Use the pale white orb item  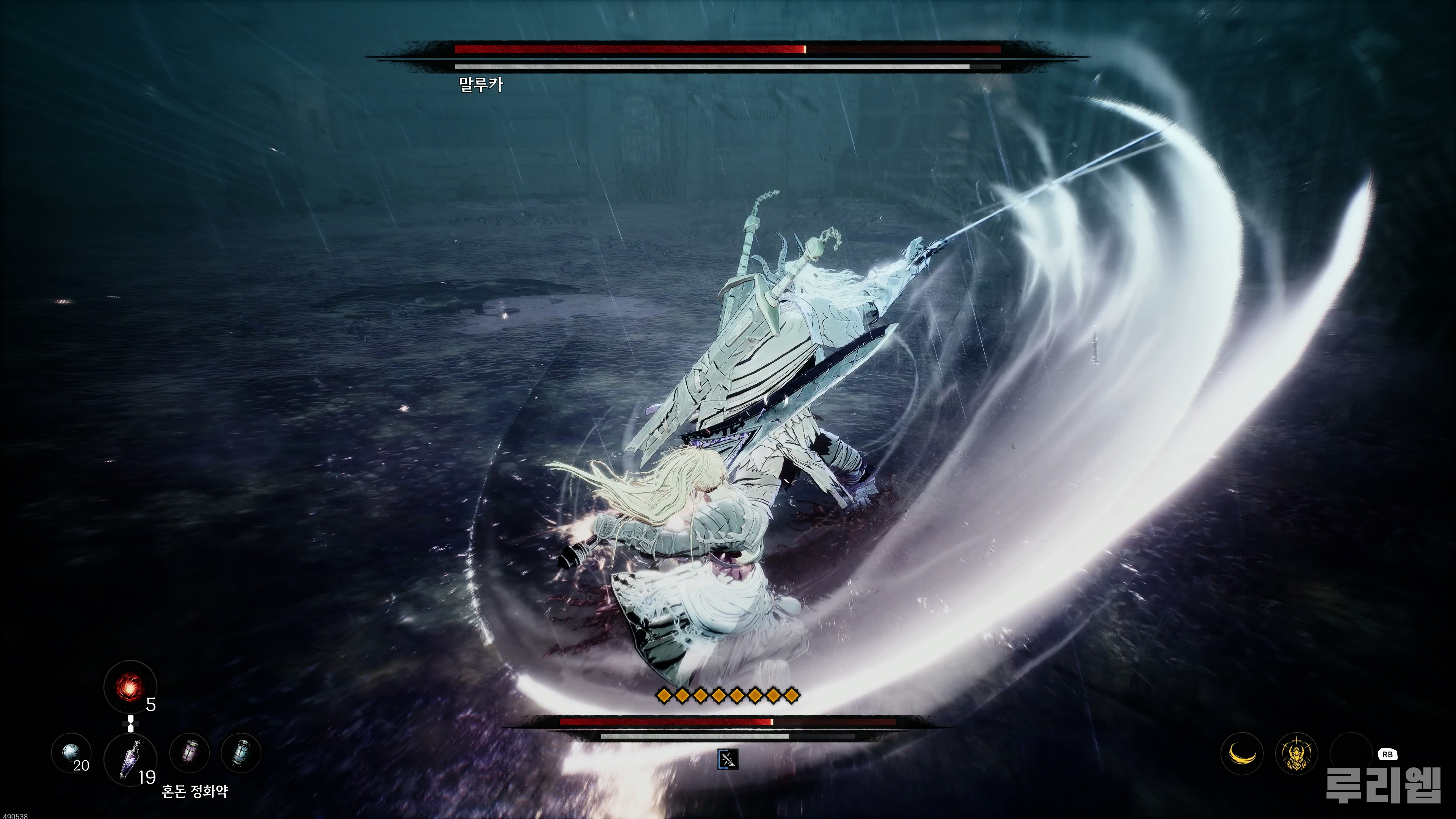click(71, 753)
